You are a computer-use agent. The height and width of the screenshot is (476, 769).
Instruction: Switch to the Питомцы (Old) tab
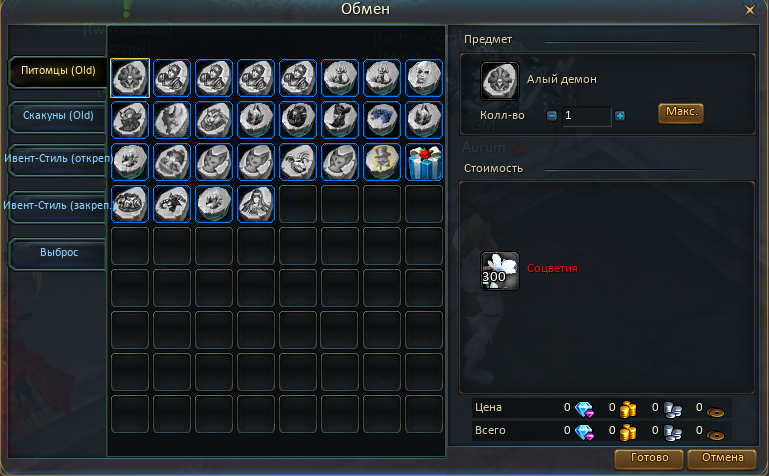[x=58, y=71]
